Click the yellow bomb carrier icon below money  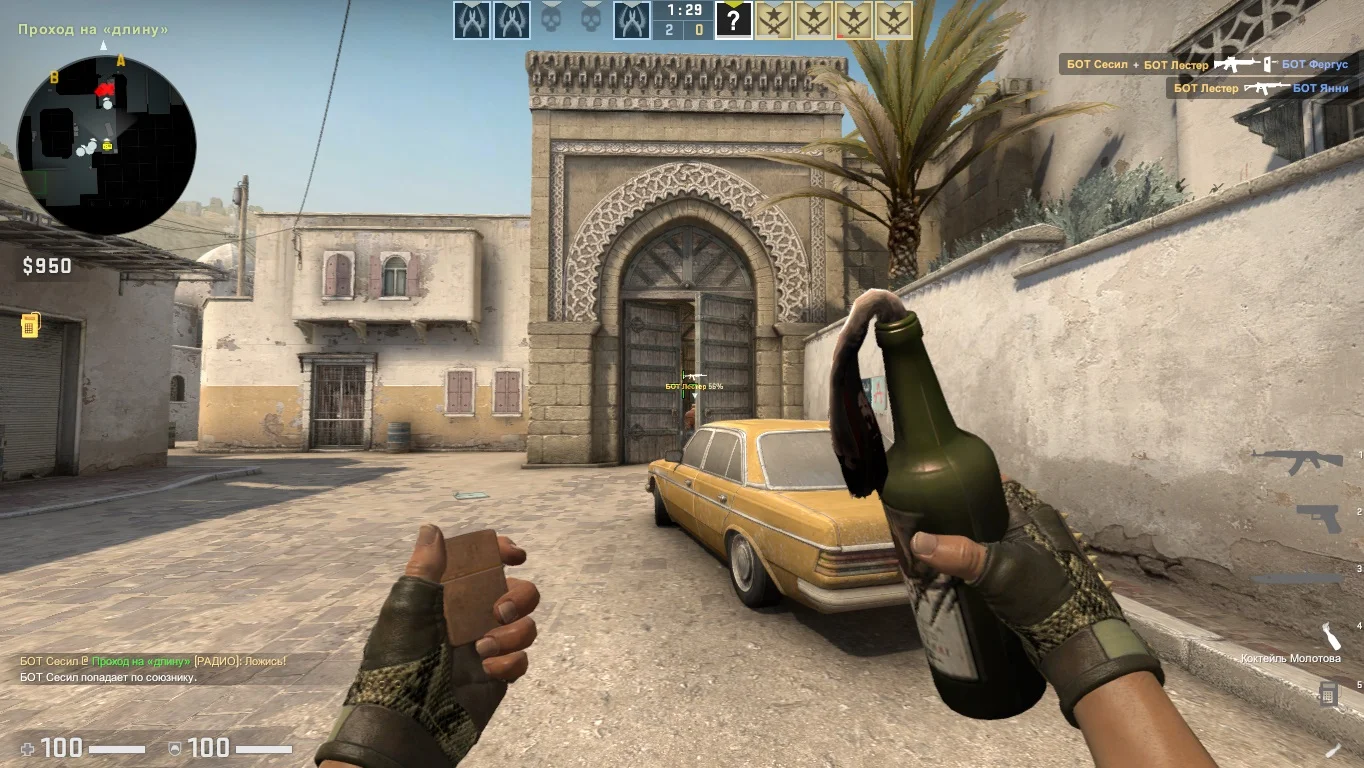tap(30, 325)
